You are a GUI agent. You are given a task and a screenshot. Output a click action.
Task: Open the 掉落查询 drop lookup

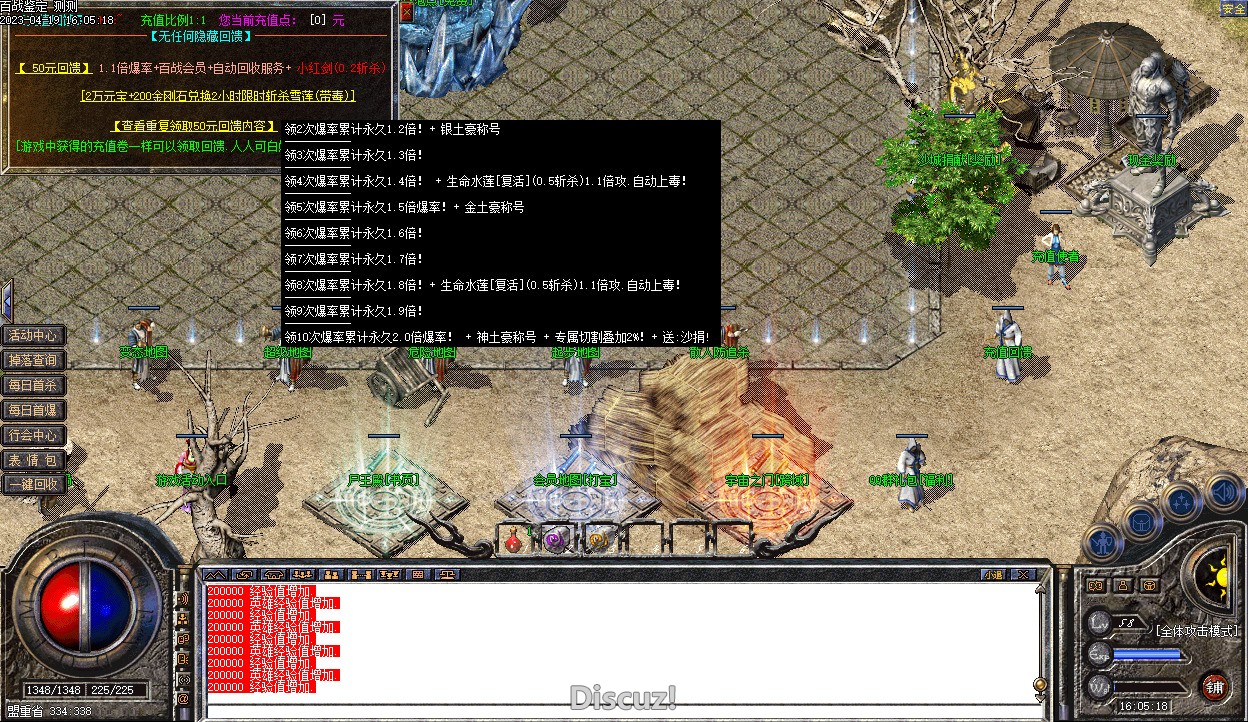tap(33, 360)
